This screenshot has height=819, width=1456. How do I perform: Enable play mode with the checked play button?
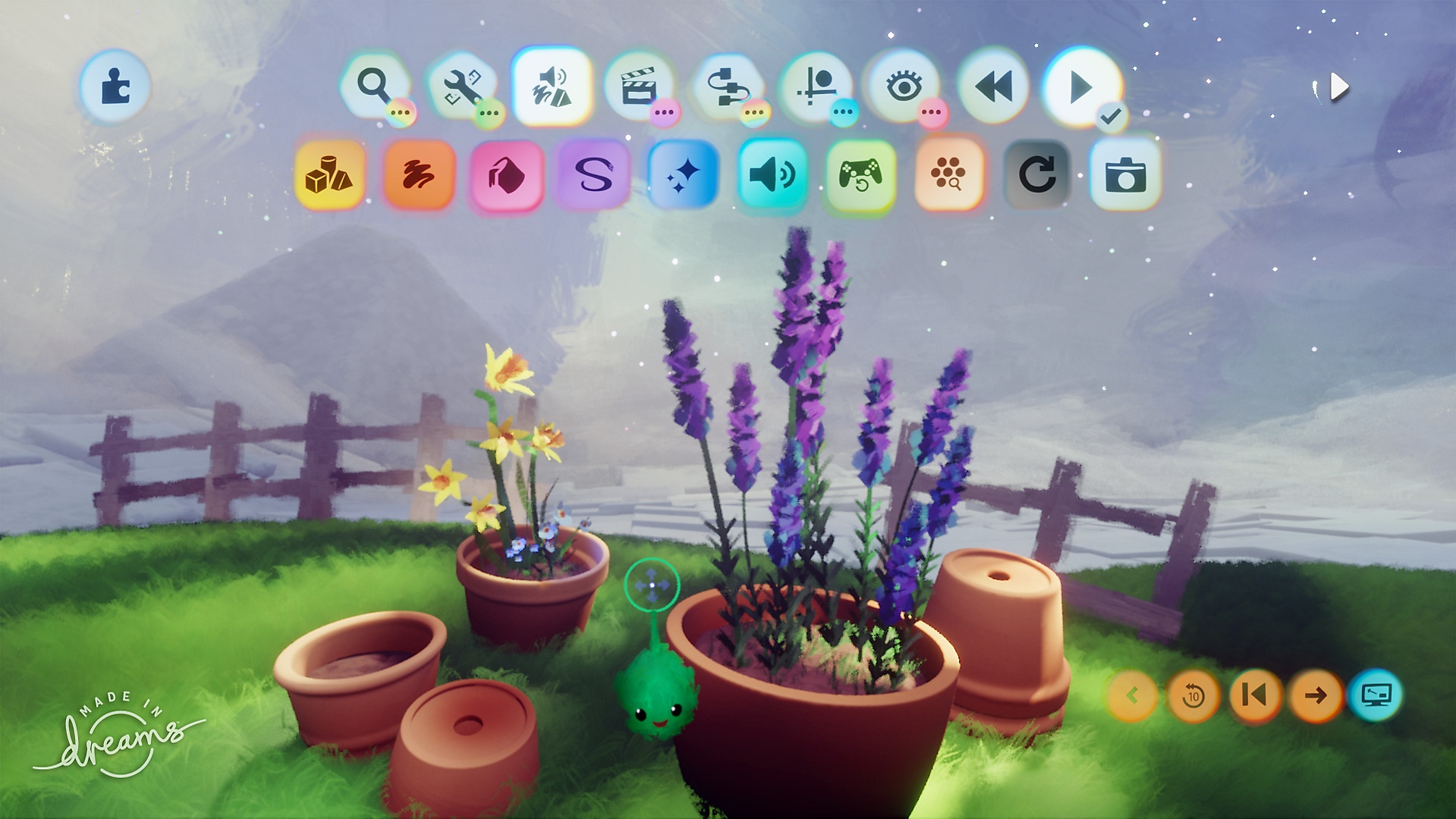[1080, 87]
